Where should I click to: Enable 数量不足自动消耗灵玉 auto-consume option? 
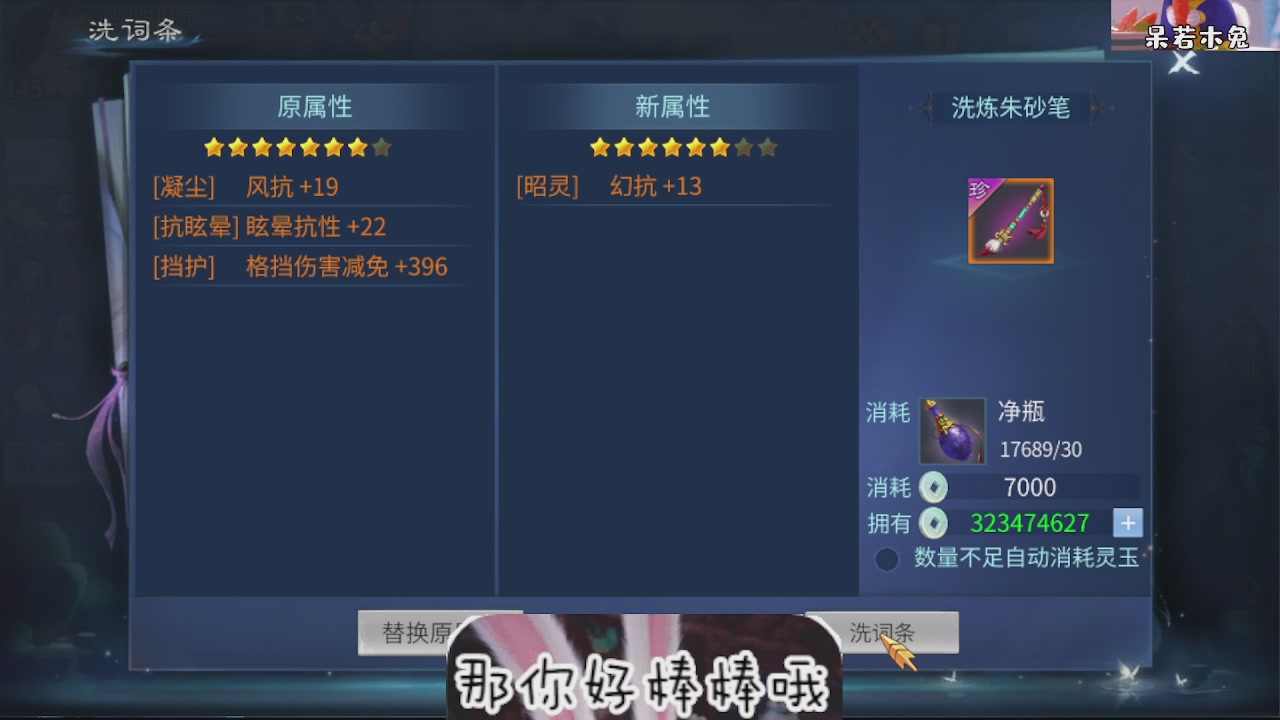coord(886,559)
